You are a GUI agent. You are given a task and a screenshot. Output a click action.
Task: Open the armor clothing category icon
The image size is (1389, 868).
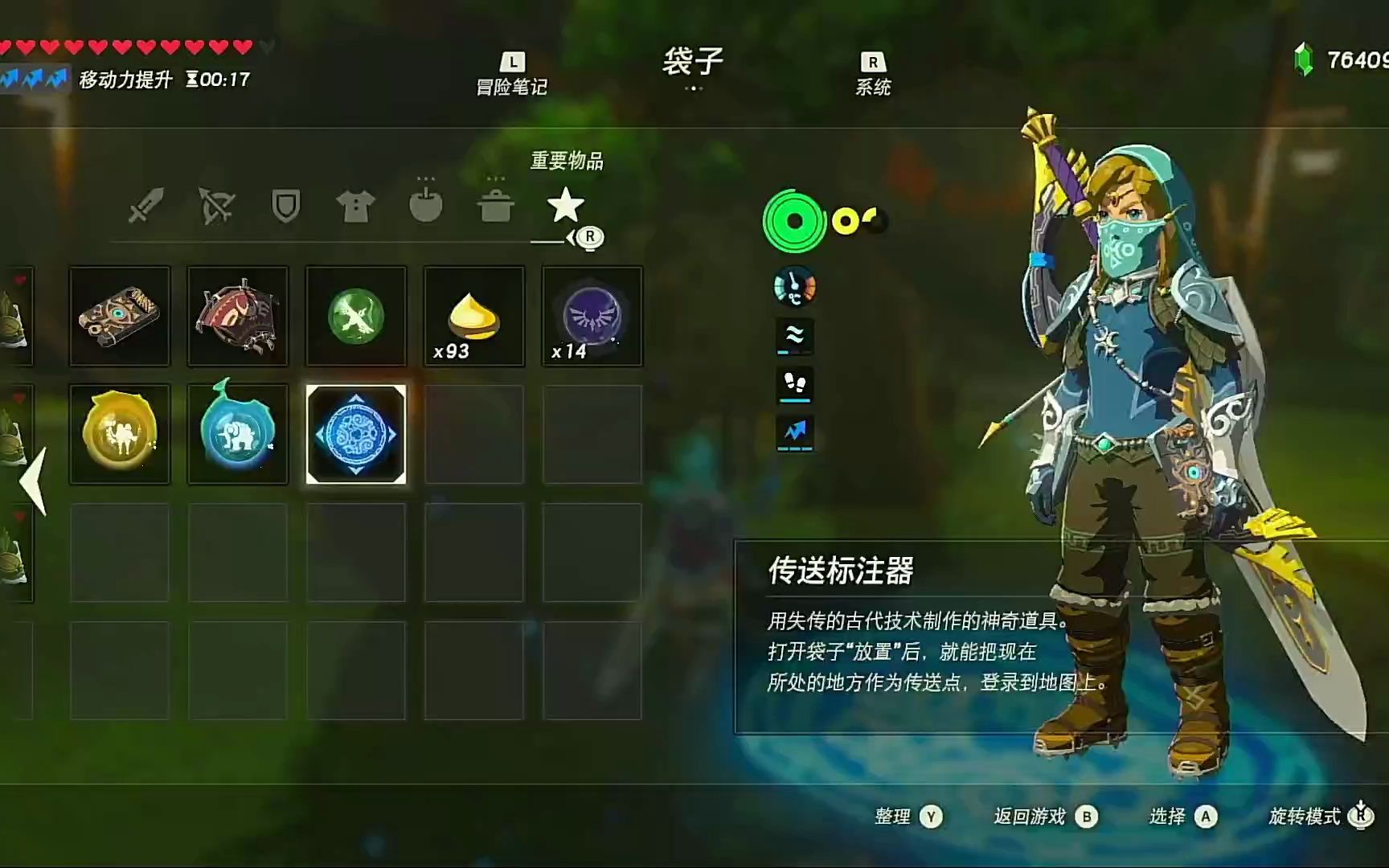click(355, 205)
